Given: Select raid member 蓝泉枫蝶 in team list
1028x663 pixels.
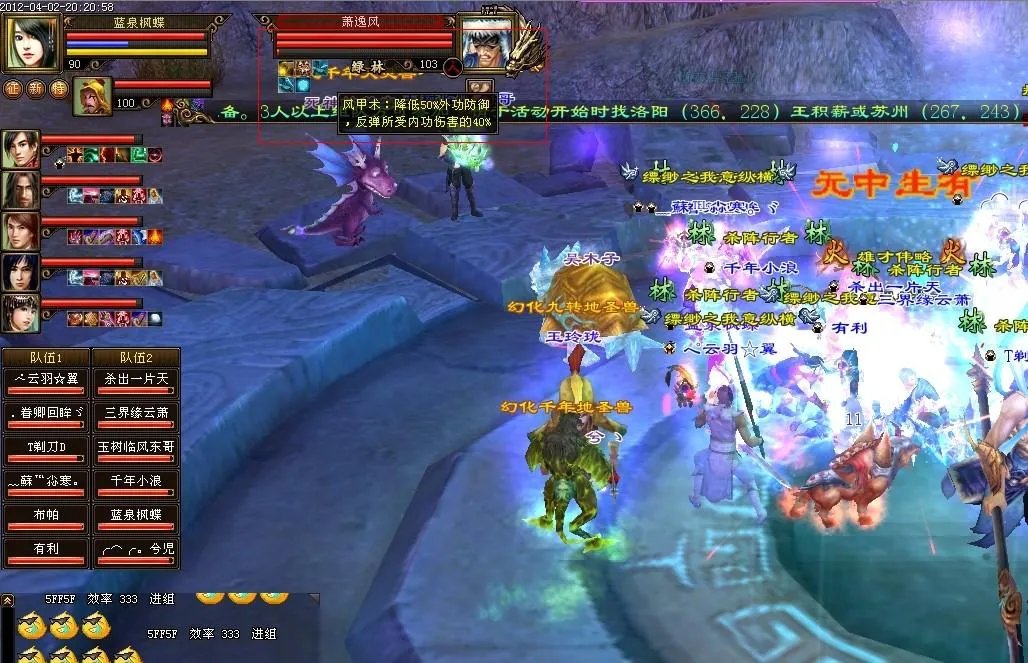Looking at the screenshot, I should coord(136,515).
